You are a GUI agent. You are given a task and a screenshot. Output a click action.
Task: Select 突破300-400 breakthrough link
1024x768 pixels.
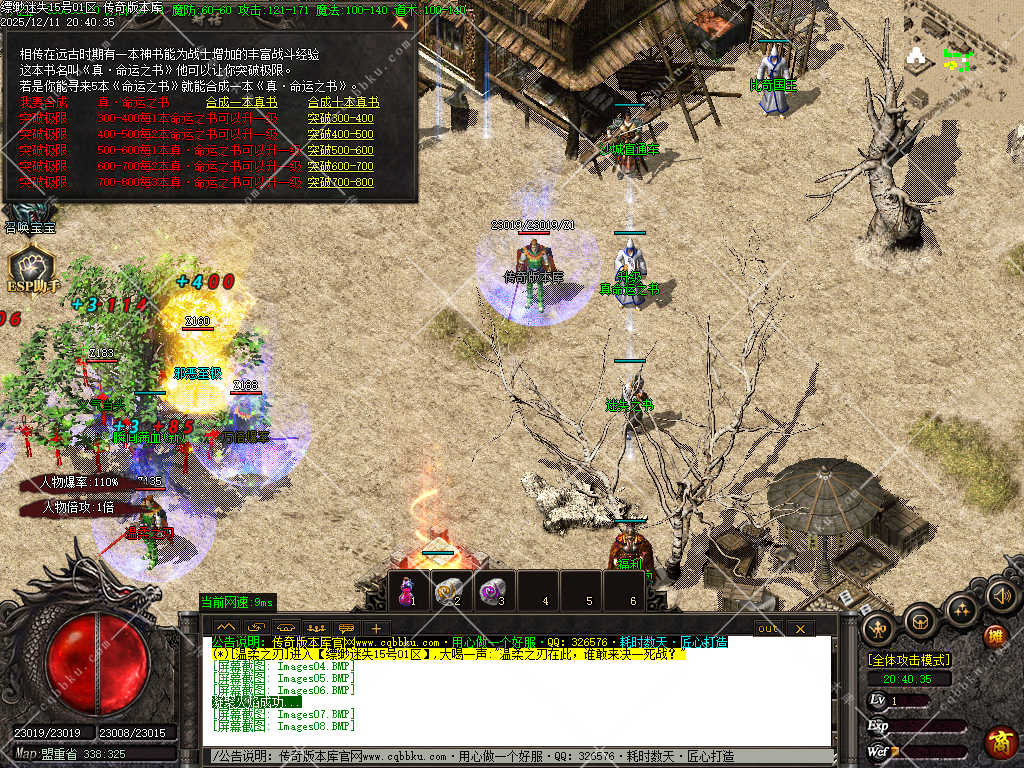pos(340,118)
